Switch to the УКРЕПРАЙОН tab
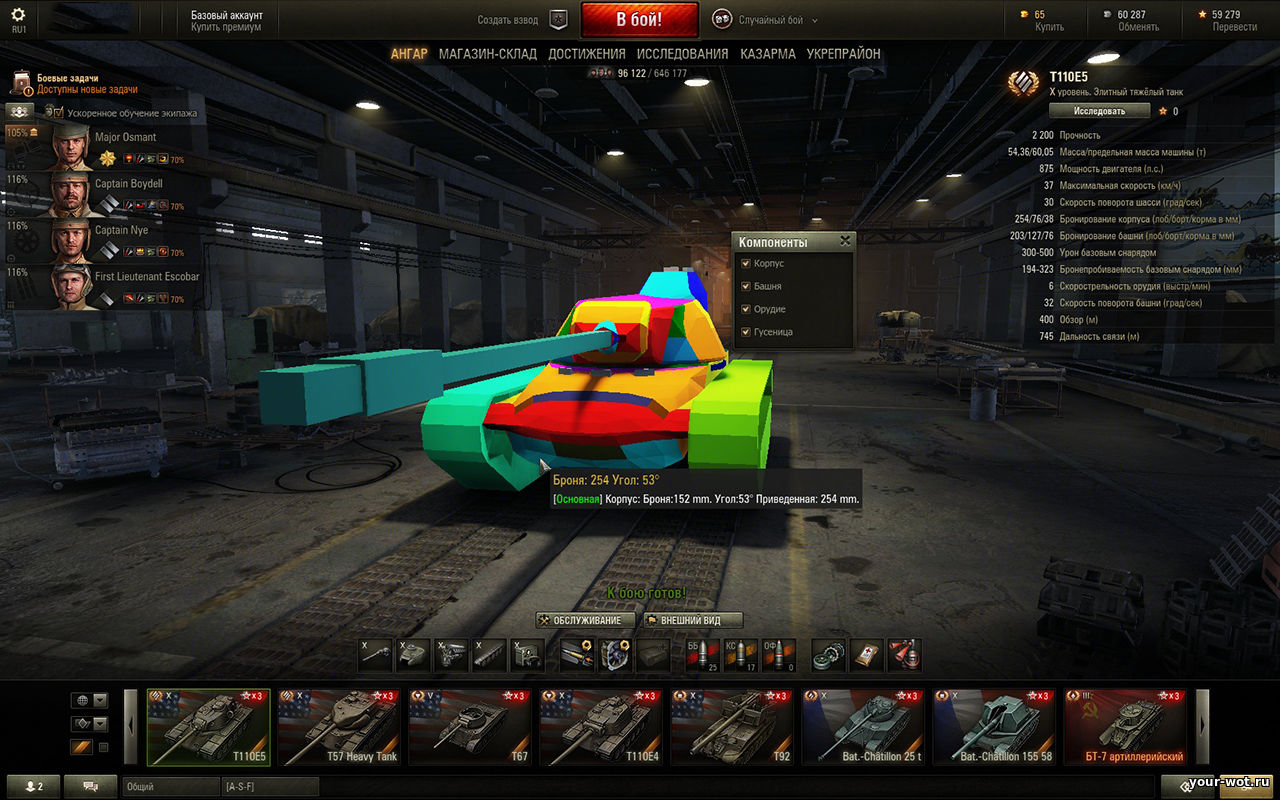The image size is (1280, 800). (844, 54)
